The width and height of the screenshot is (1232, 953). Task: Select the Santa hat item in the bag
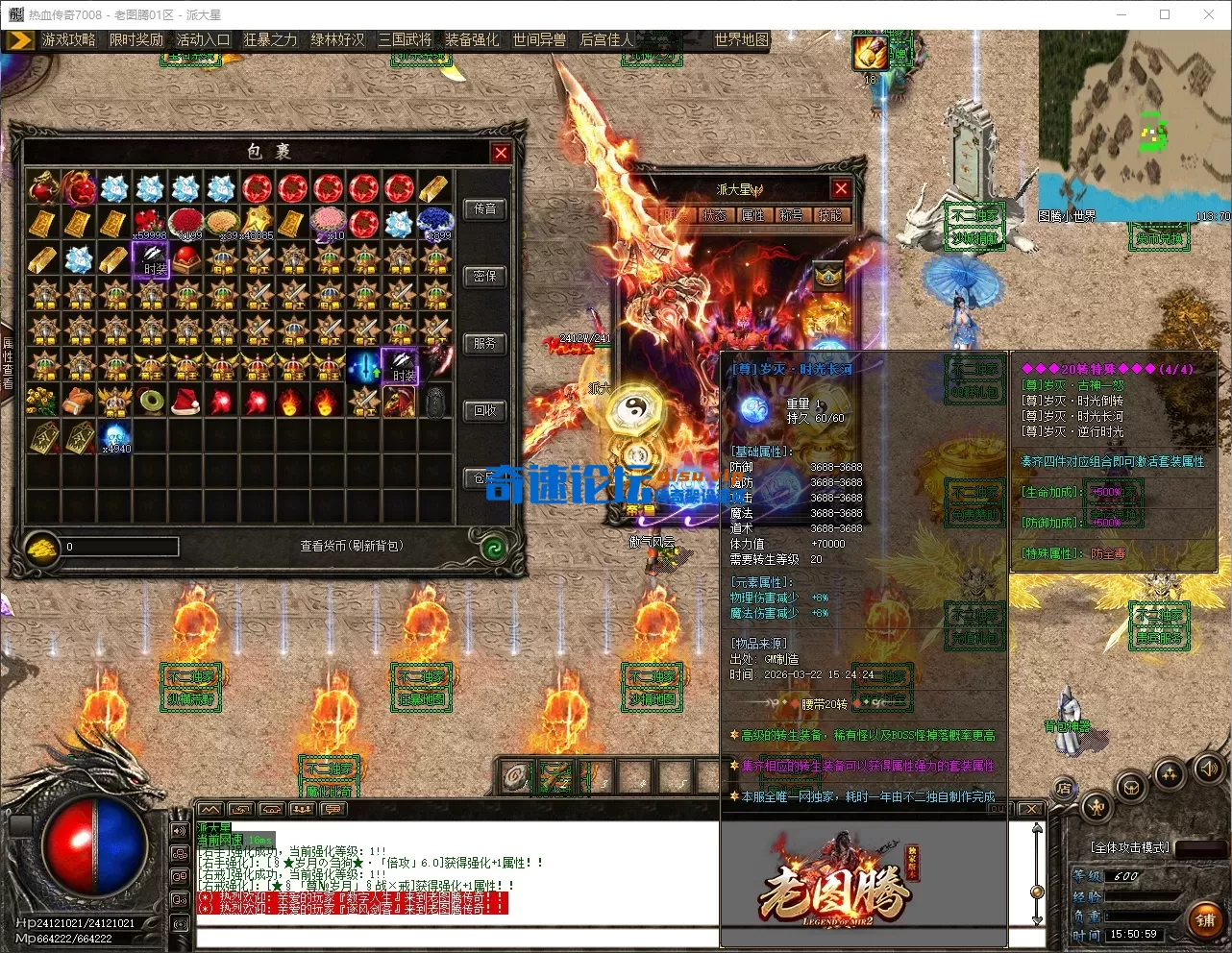coord(185,401)
